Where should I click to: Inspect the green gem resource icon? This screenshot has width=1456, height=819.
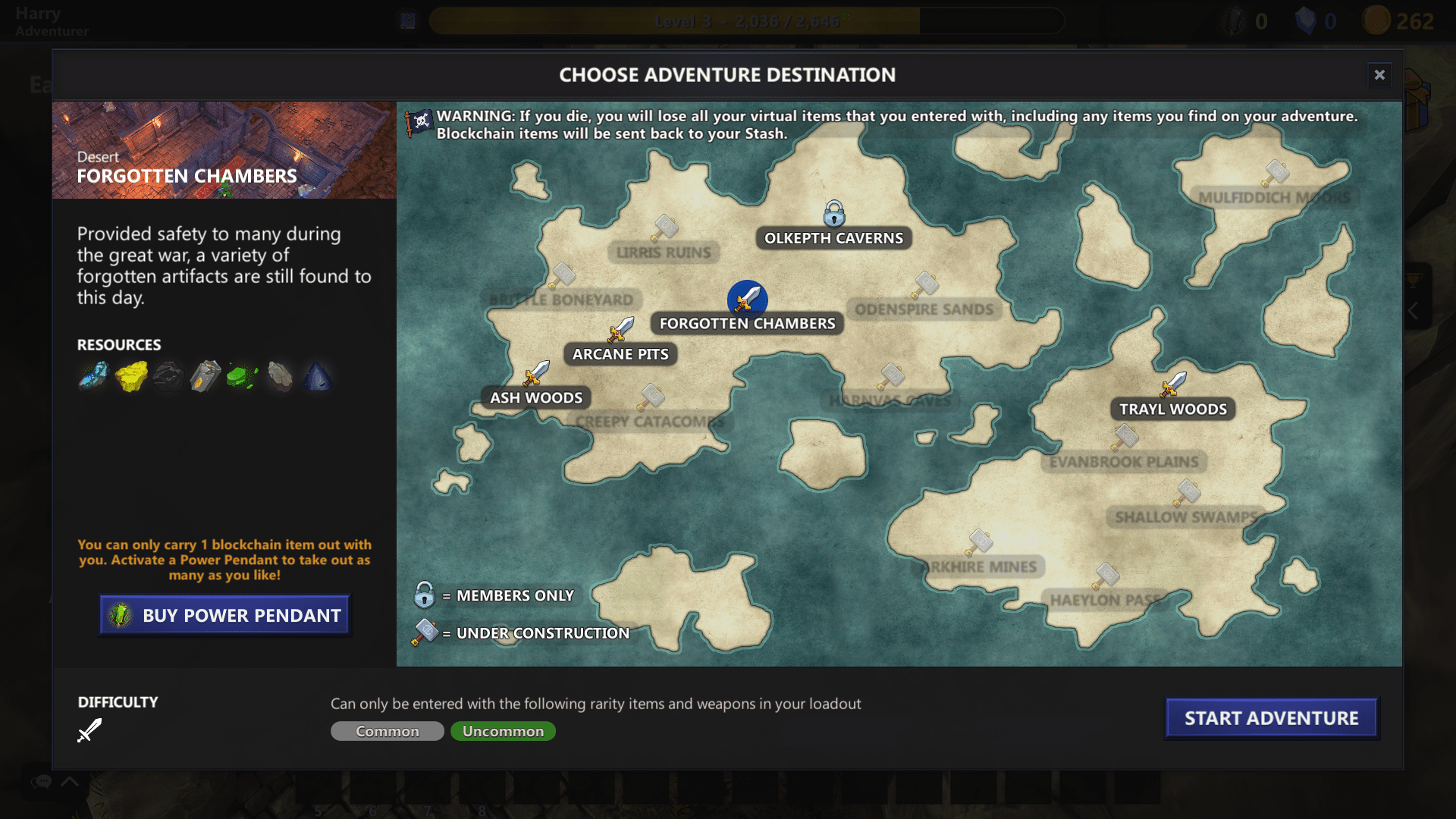pyautogui.click(x=242, y=376)
